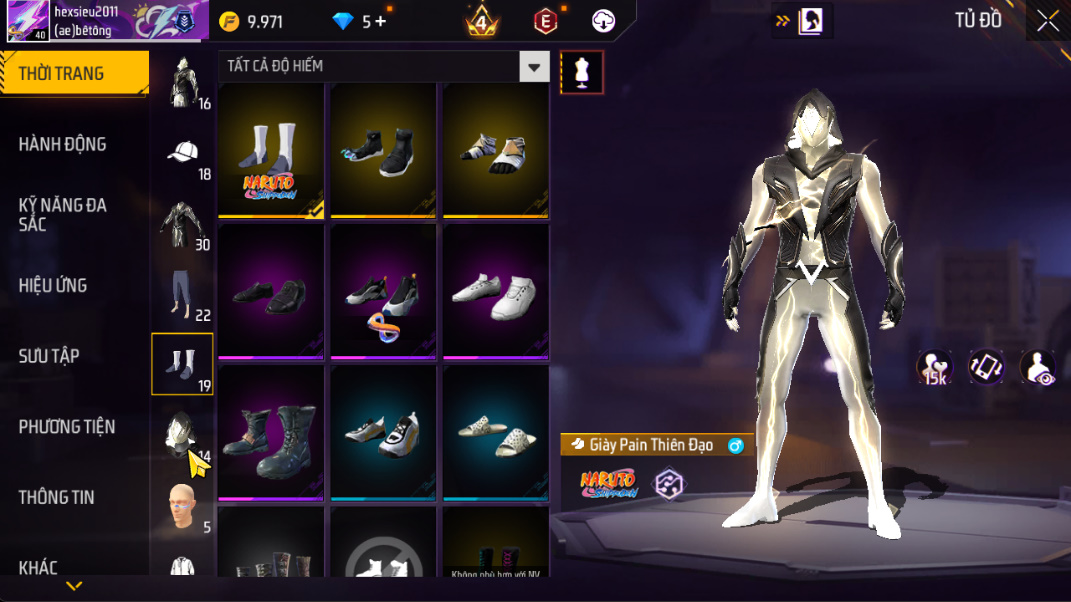Open the pants category with 22 items
The width and height of the screenshot is (1071, 602).
[x=182, y=294]
